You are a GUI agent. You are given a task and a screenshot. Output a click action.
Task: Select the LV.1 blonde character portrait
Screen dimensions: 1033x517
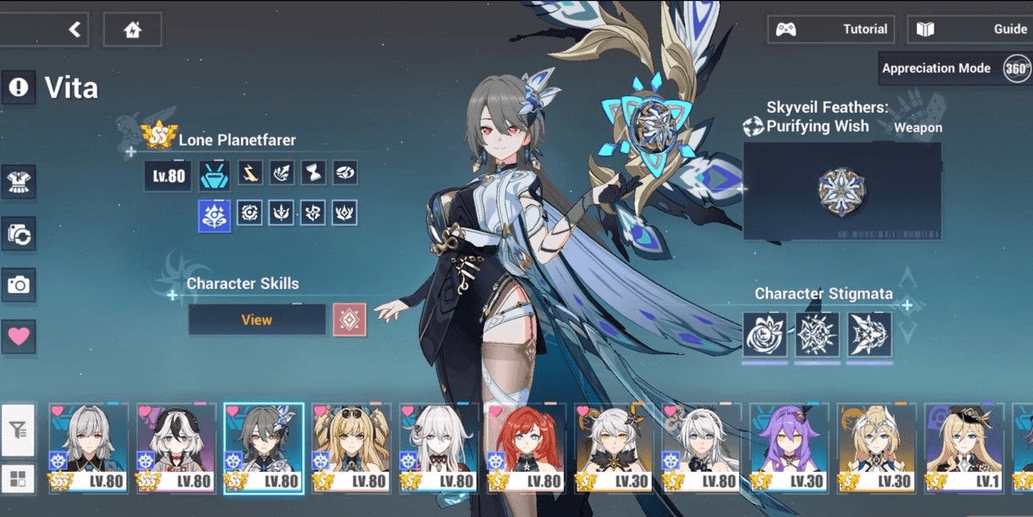[963, 448]
